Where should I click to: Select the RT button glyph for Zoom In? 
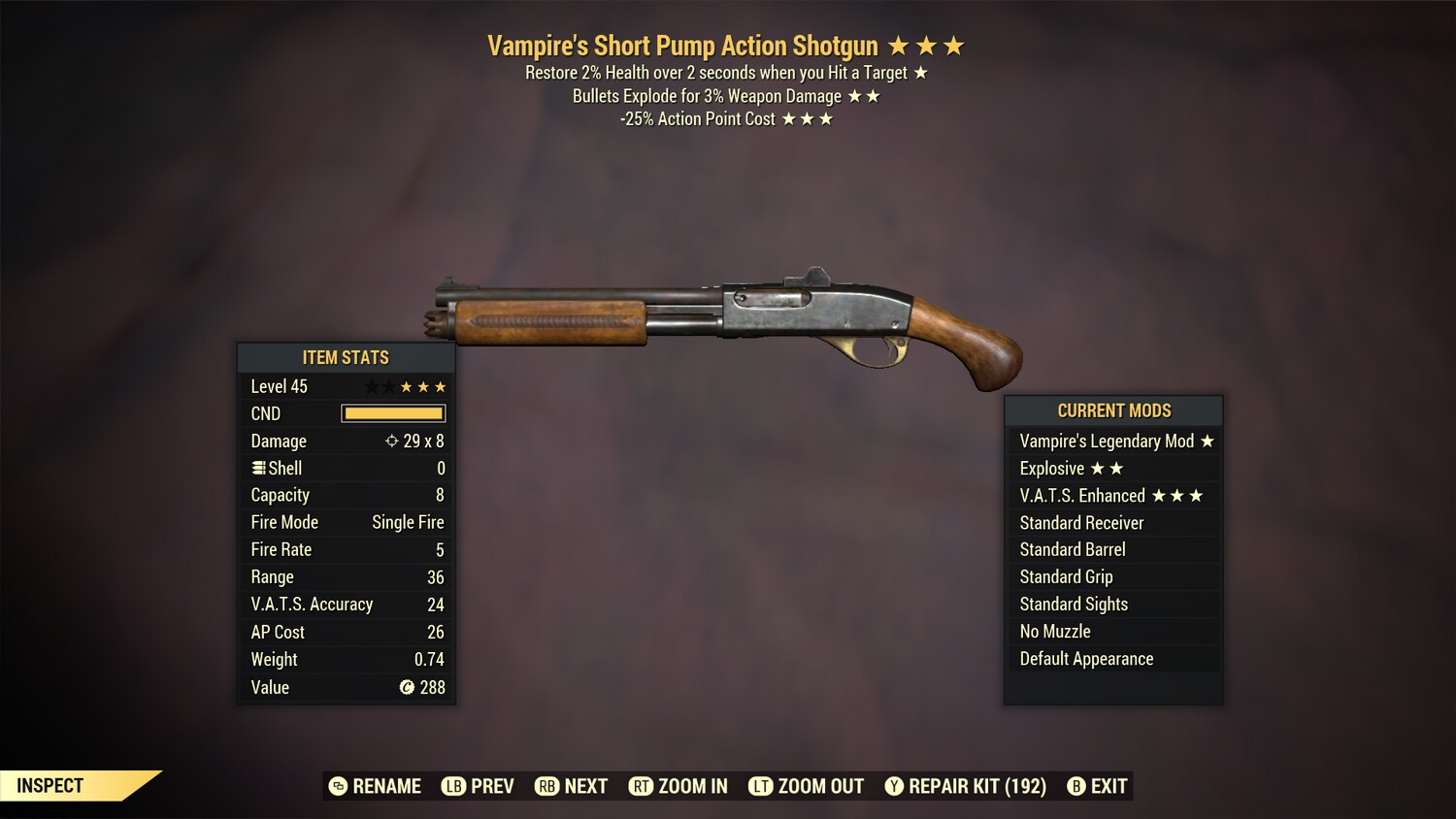pos(642,786)
